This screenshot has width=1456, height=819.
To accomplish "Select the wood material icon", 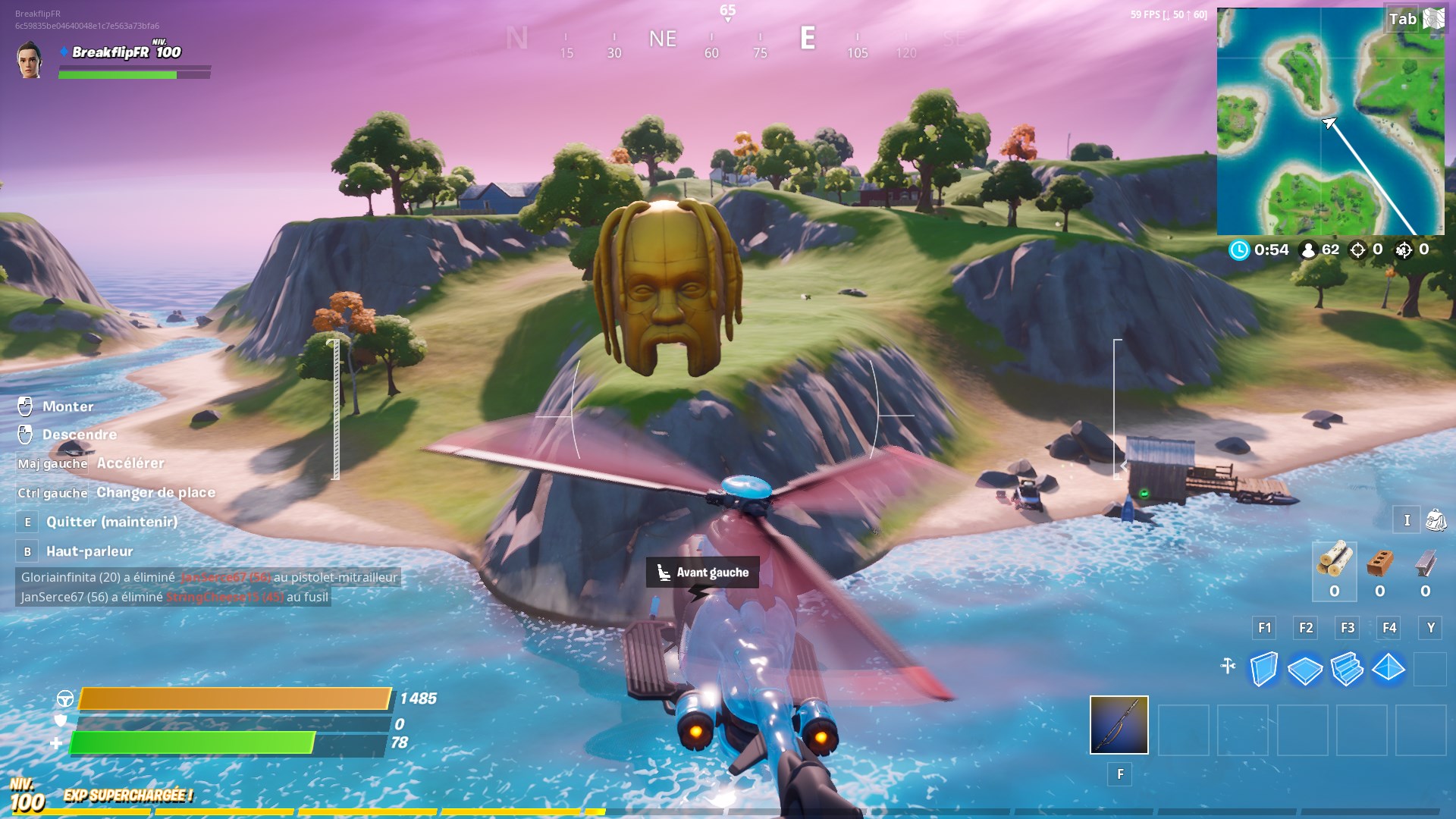I will [x=1335, y=561].
